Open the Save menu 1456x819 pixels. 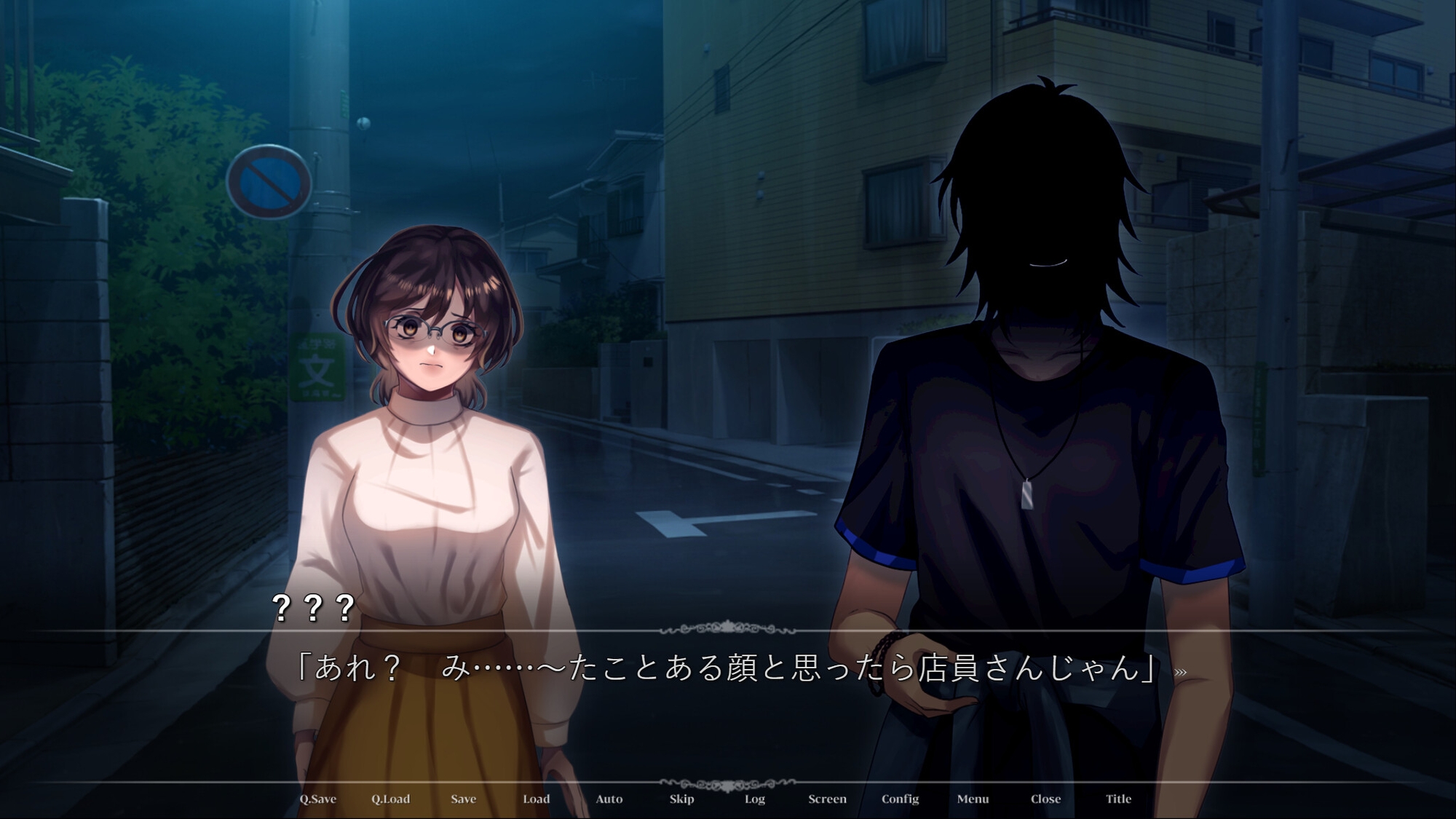pyautogui.click(x=463, y=799)
